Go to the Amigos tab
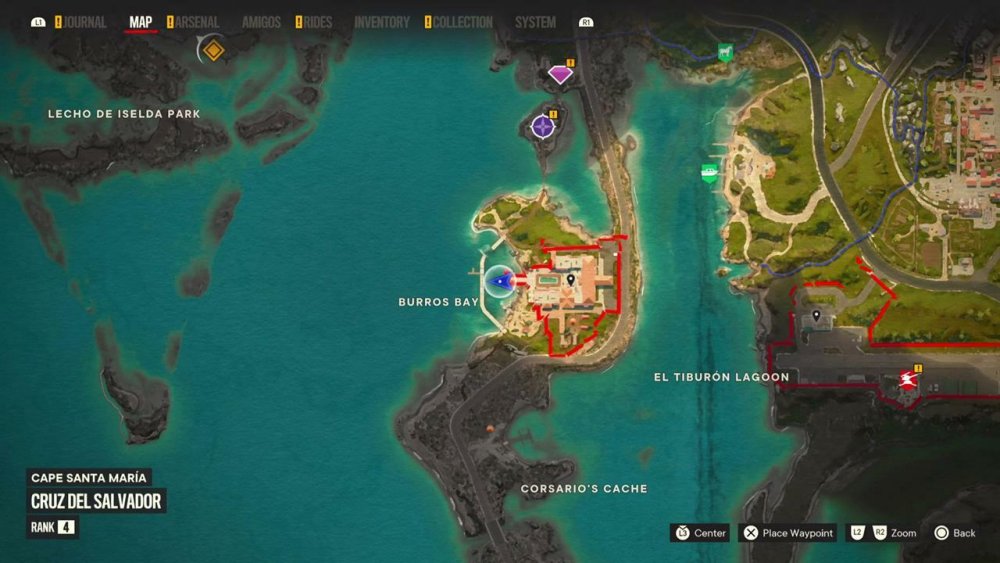The height and width of the screenshot is (563, 1000). pyautogui.click(x=261, y=22)
